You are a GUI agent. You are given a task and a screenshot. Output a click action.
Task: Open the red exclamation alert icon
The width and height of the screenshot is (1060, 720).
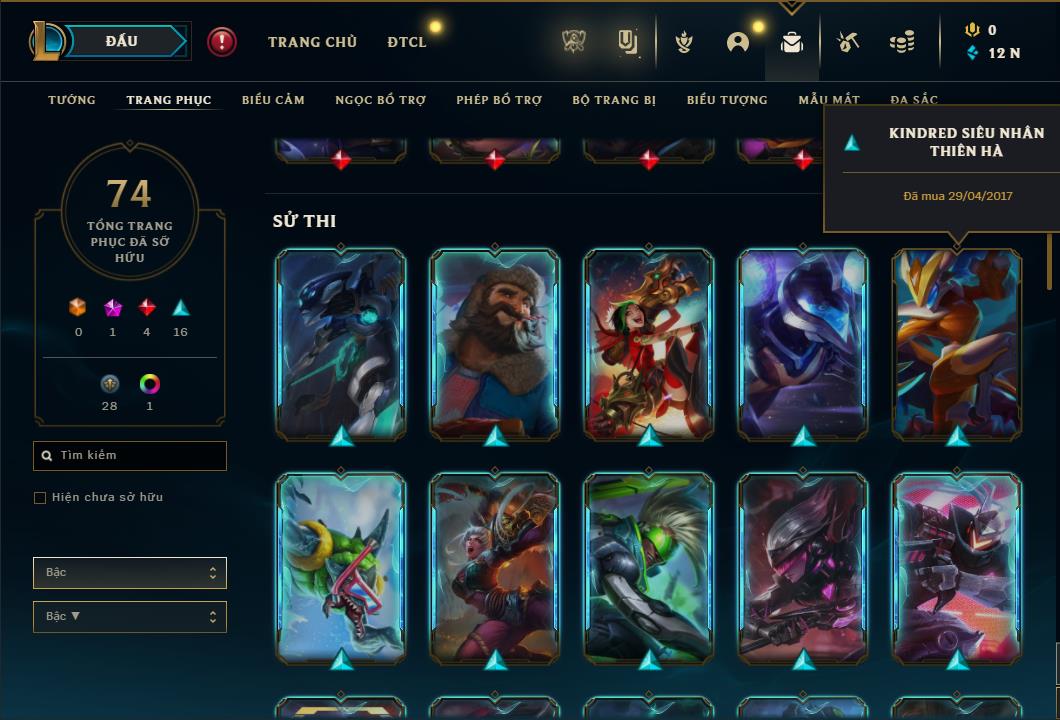(x=222, y=42)
